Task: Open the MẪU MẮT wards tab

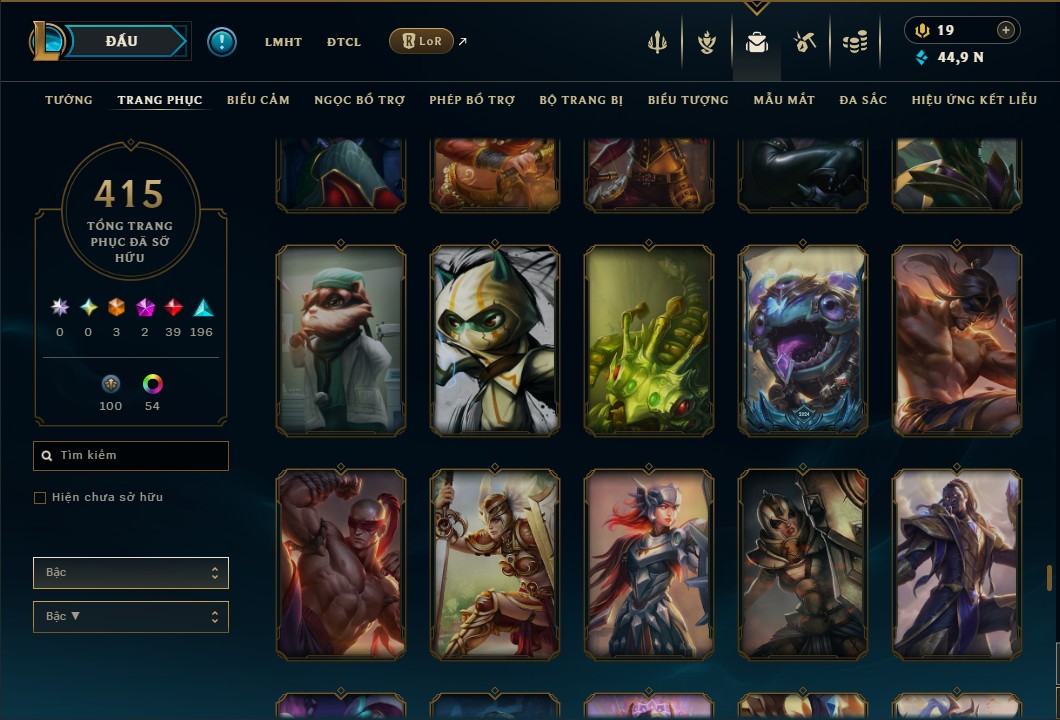Action: point(784,100)
